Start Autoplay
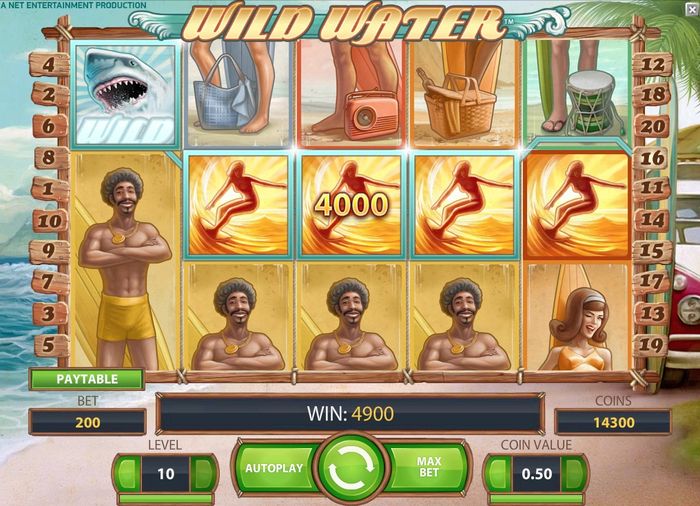The image size is (700, 506). point(273,468)
